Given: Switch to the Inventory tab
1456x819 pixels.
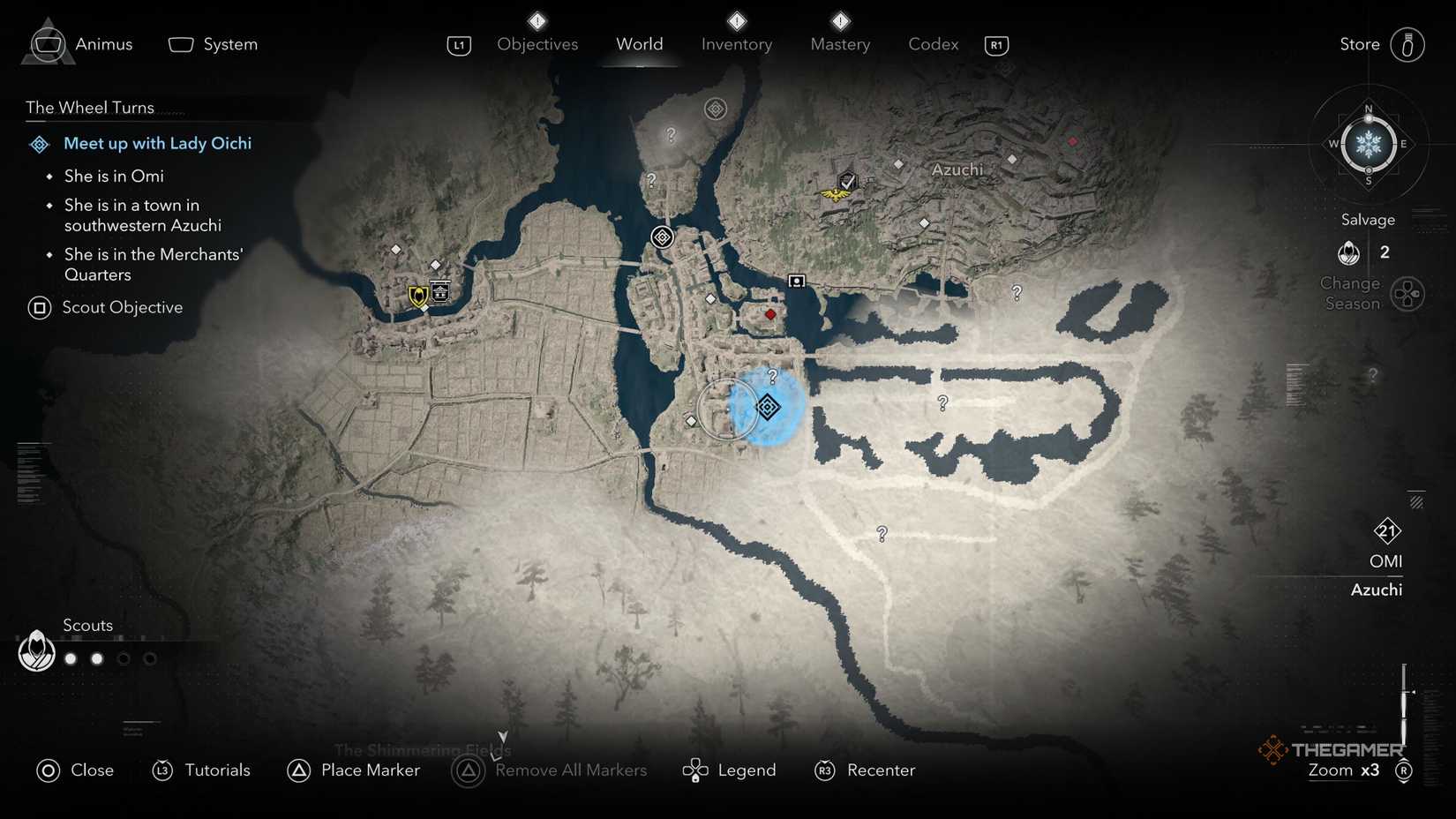Looking at the screenshot, I should click(x=737, y=44).
